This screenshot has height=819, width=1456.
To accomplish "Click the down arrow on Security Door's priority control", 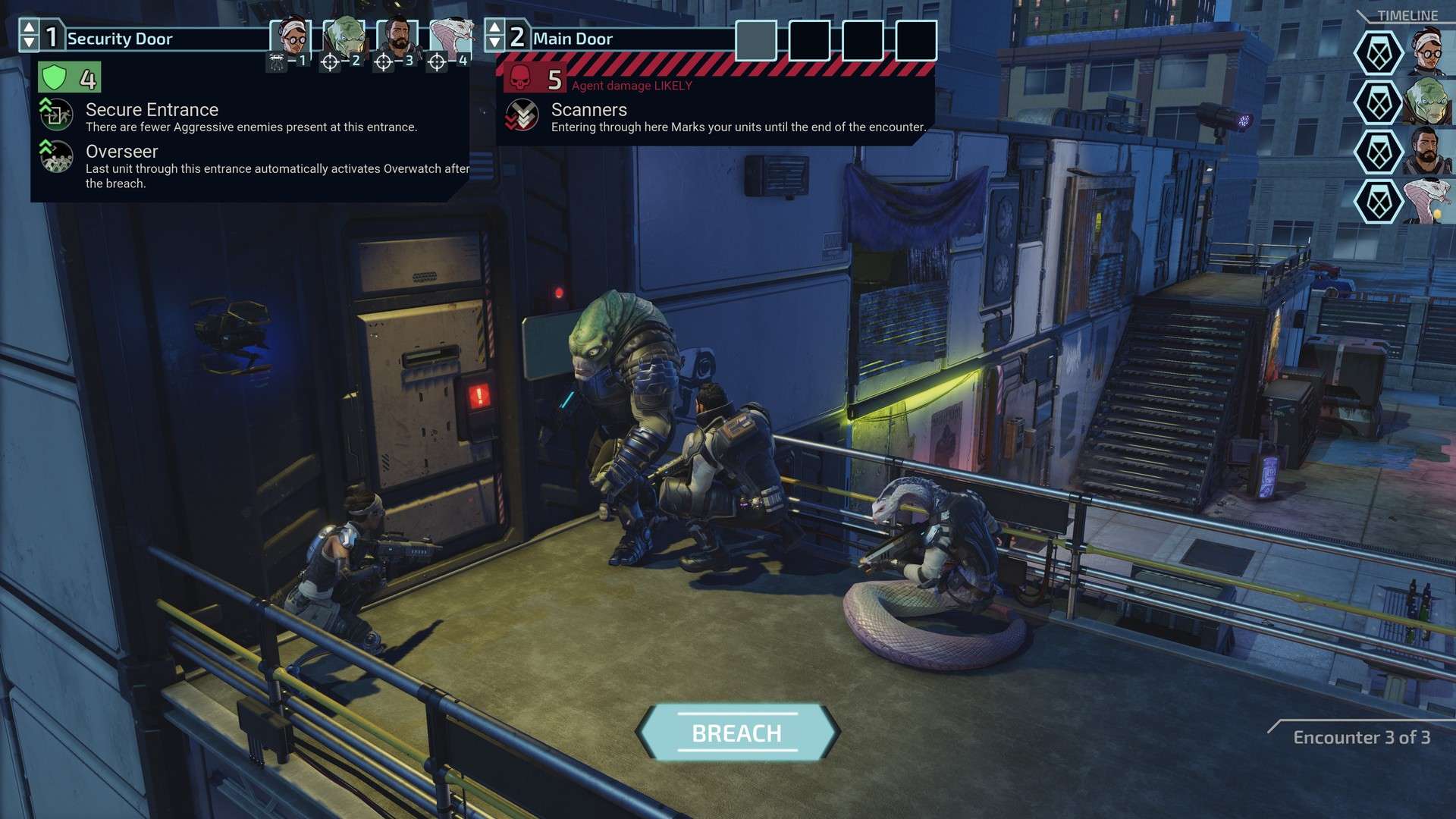I will coord(29,42).
